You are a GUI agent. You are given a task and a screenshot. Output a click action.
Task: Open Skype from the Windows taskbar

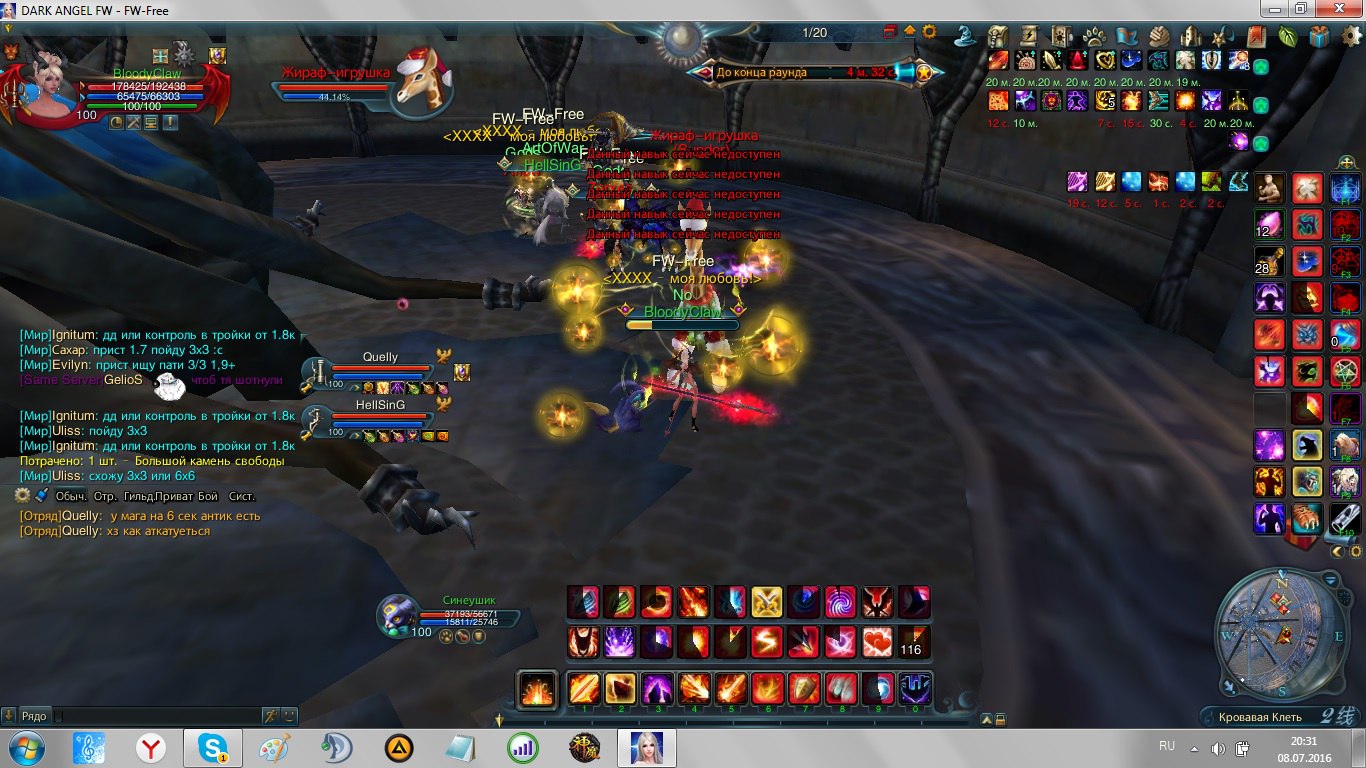click(212, 747)
